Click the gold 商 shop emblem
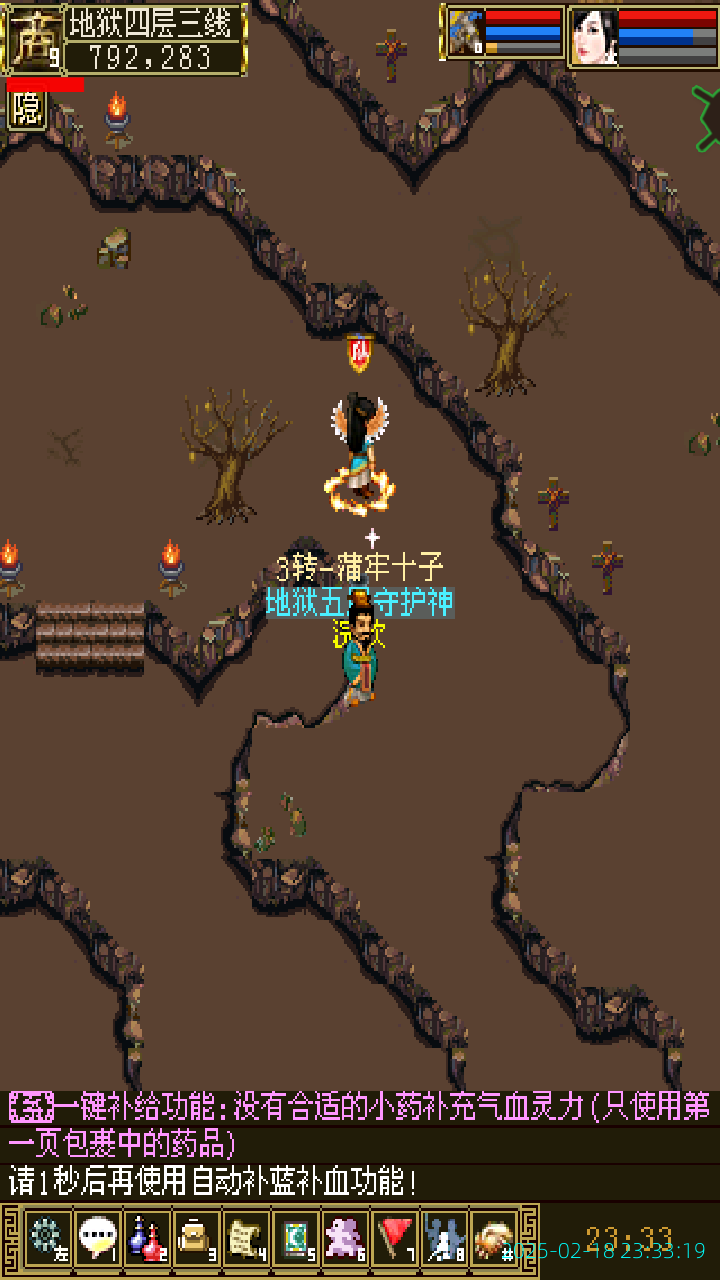720x1280 pixels. [x=32, y=38]
